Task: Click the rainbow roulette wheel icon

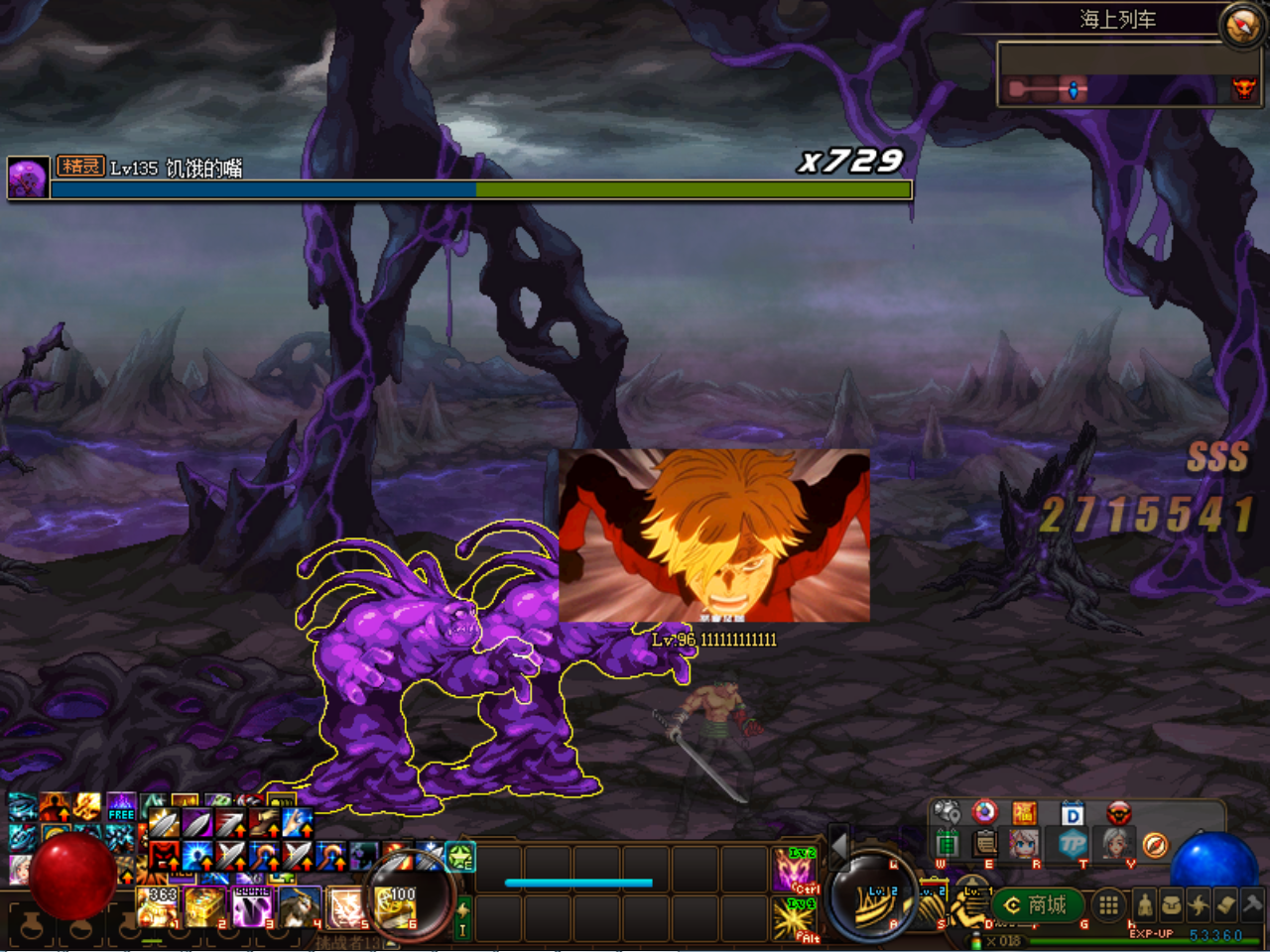Action: (x=984, y=812)
